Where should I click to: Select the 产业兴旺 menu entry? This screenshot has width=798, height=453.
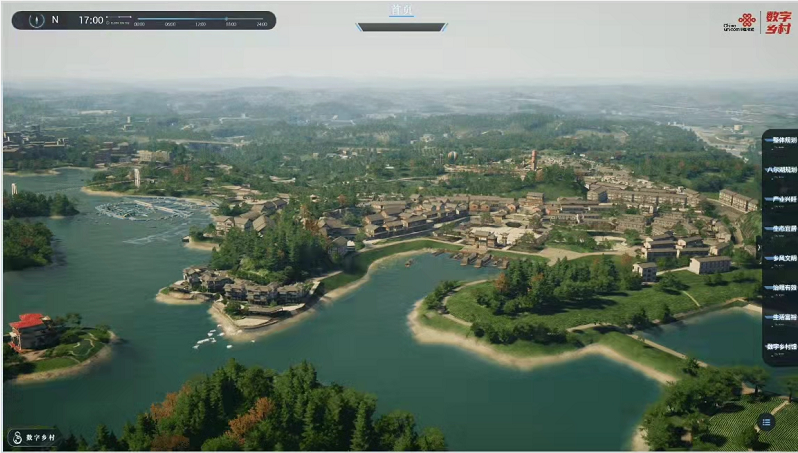click(779, 199)
